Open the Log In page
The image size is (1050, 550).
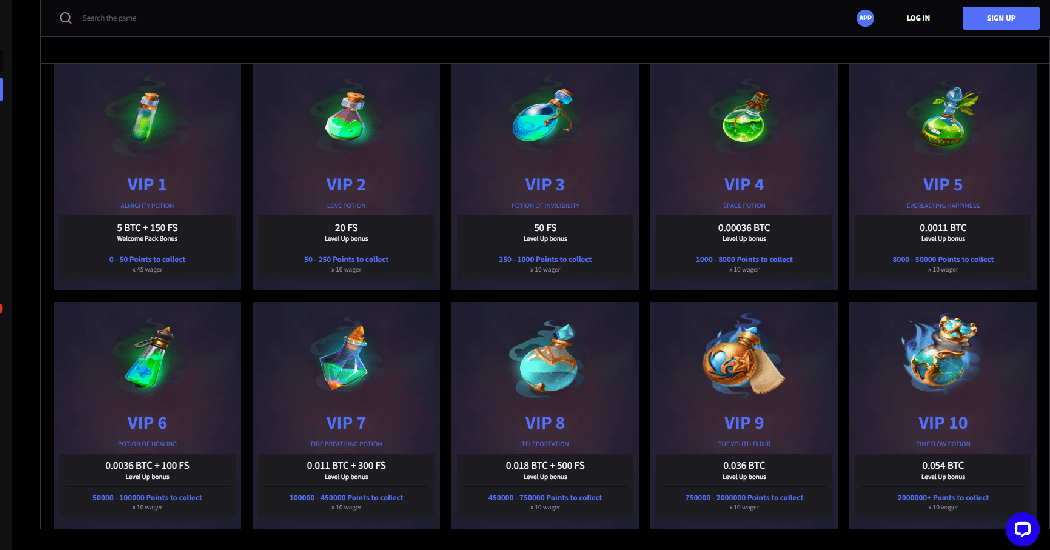click(x=918, y=18)
